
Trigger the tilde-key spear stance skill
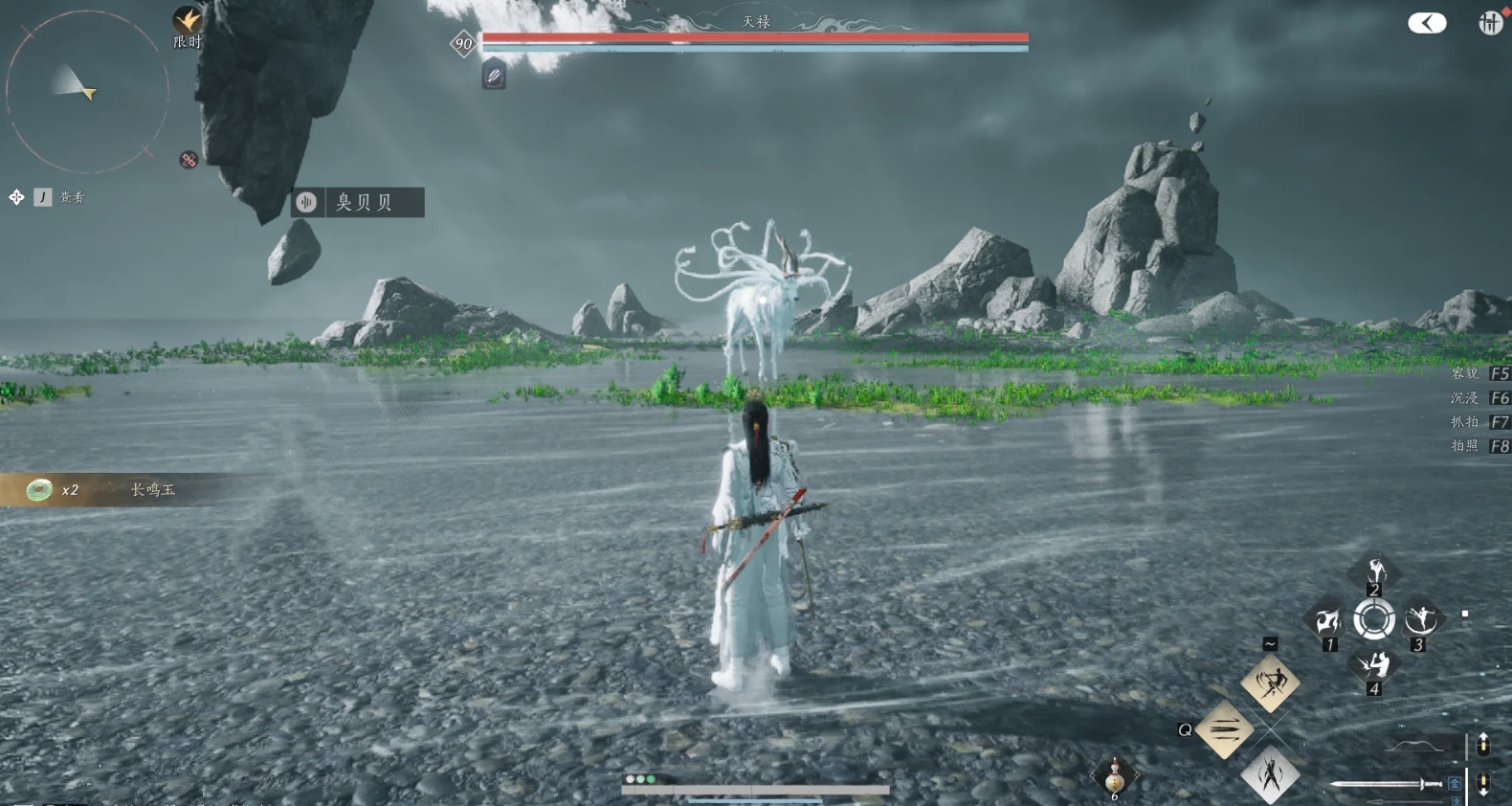coord(1270,683)
